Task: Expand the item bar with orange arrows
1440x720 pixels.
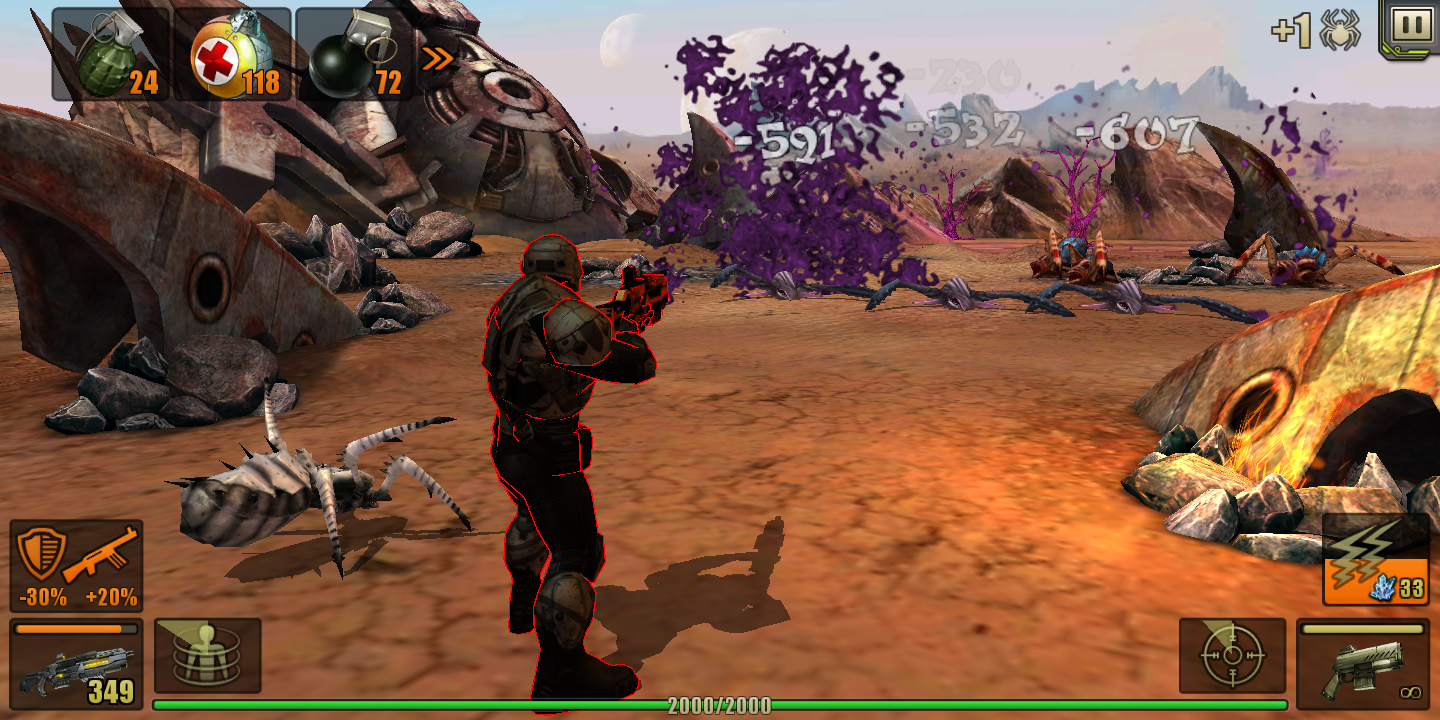Action: point(437,59)
